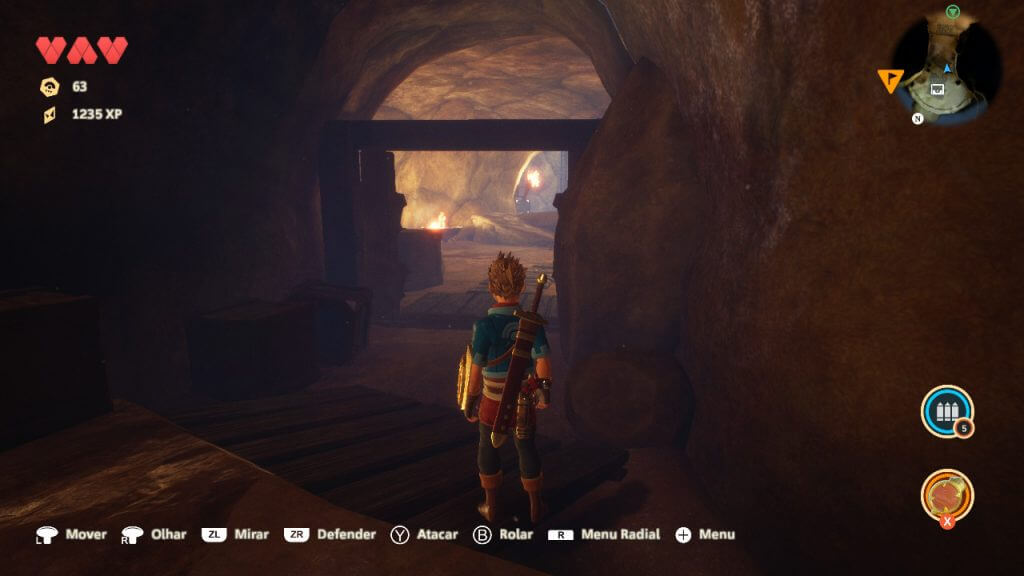Click the orange flag quest marker
Screen dimensions: 1024x576
pos(889,81)
